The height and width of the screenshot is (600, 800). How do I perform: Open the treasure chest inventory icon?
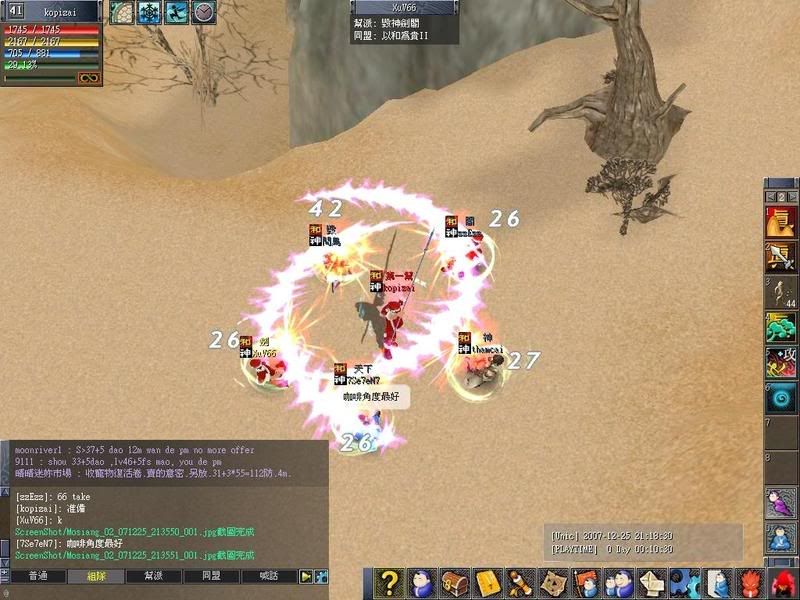[456, 582]
